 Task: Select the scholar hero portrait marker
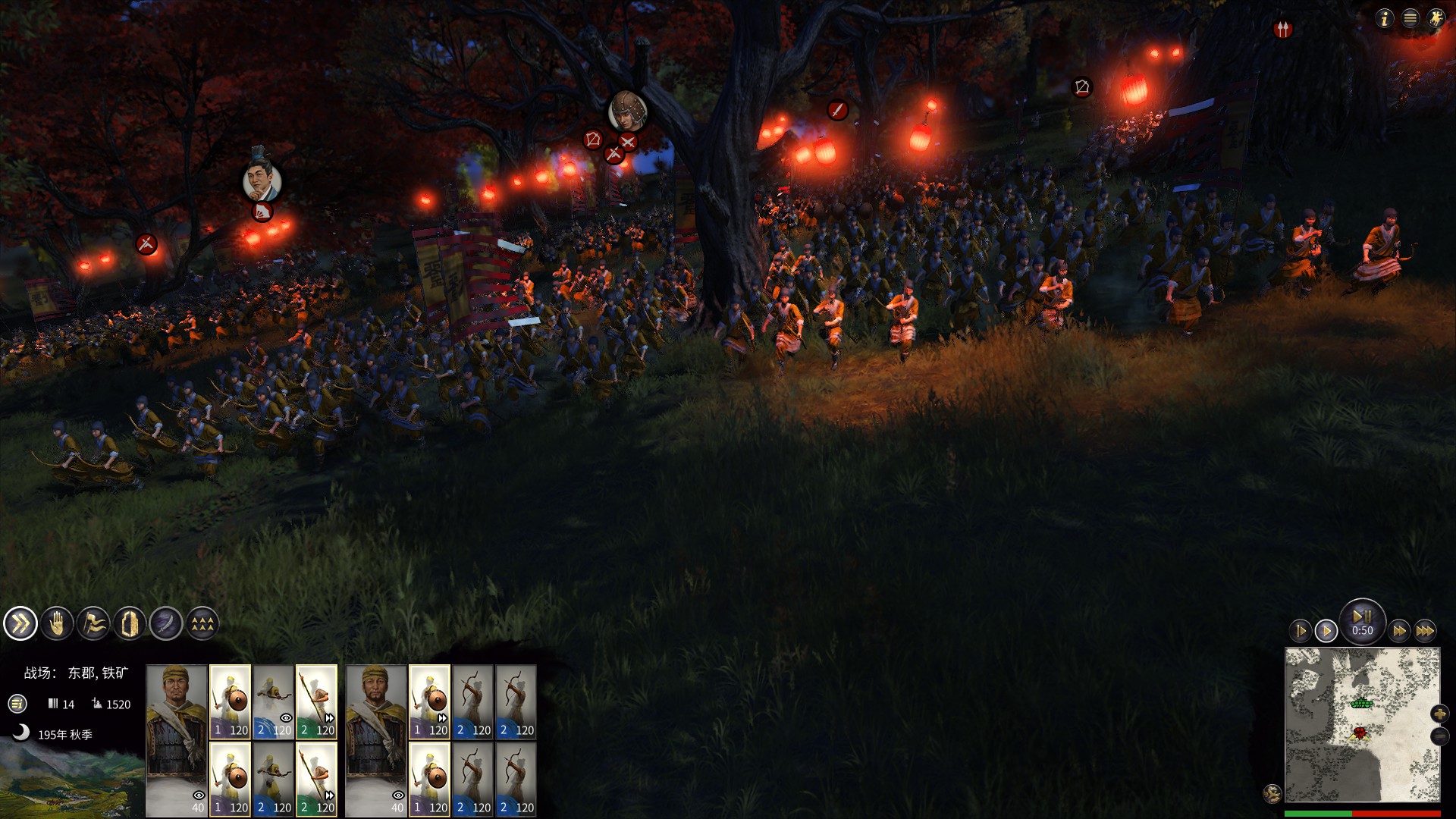click(262, 181)
